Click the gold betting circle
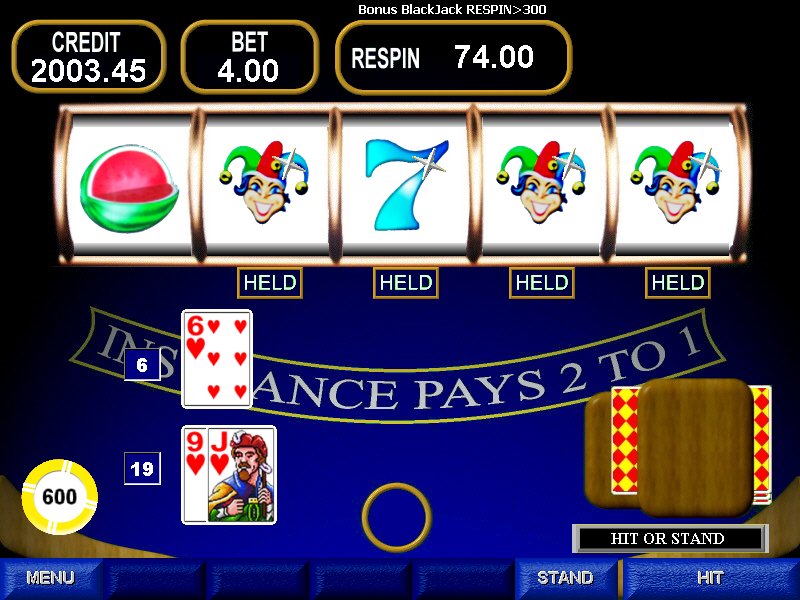This screenshot has width=800, height=600. coord(395,516)
